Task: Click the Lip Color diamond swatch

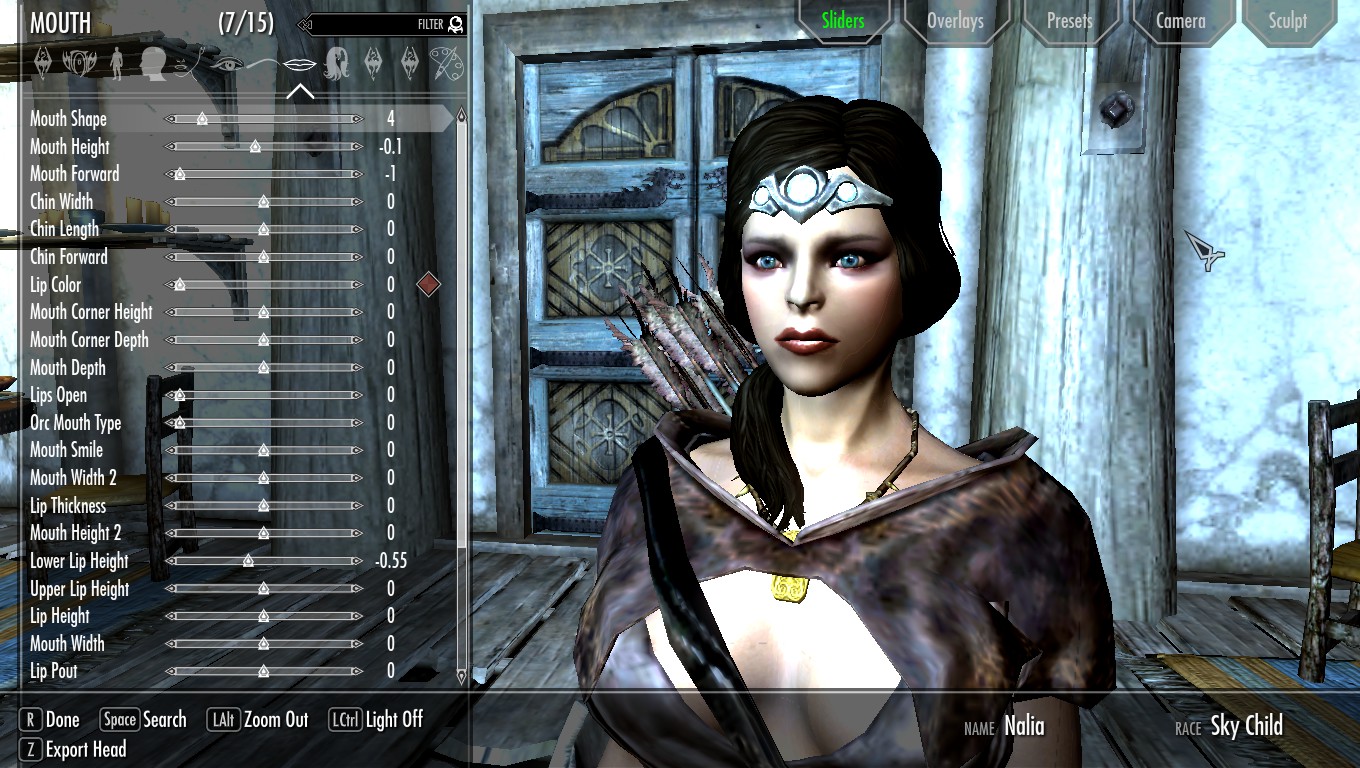Action: click(x=428, y=284)
